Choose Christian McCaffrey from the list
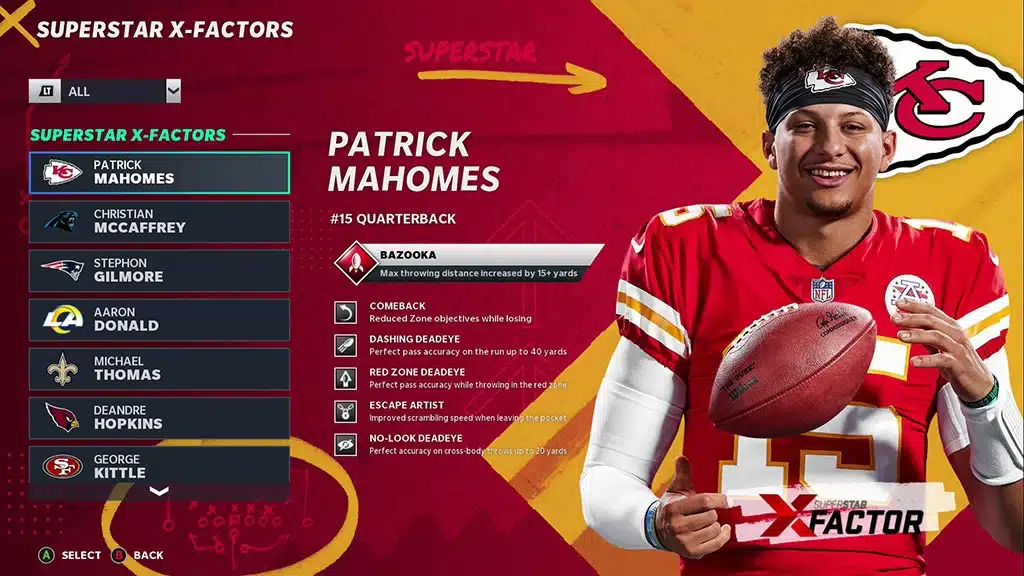This screenshot has height=576, width=1024. (x=159, y=221)
